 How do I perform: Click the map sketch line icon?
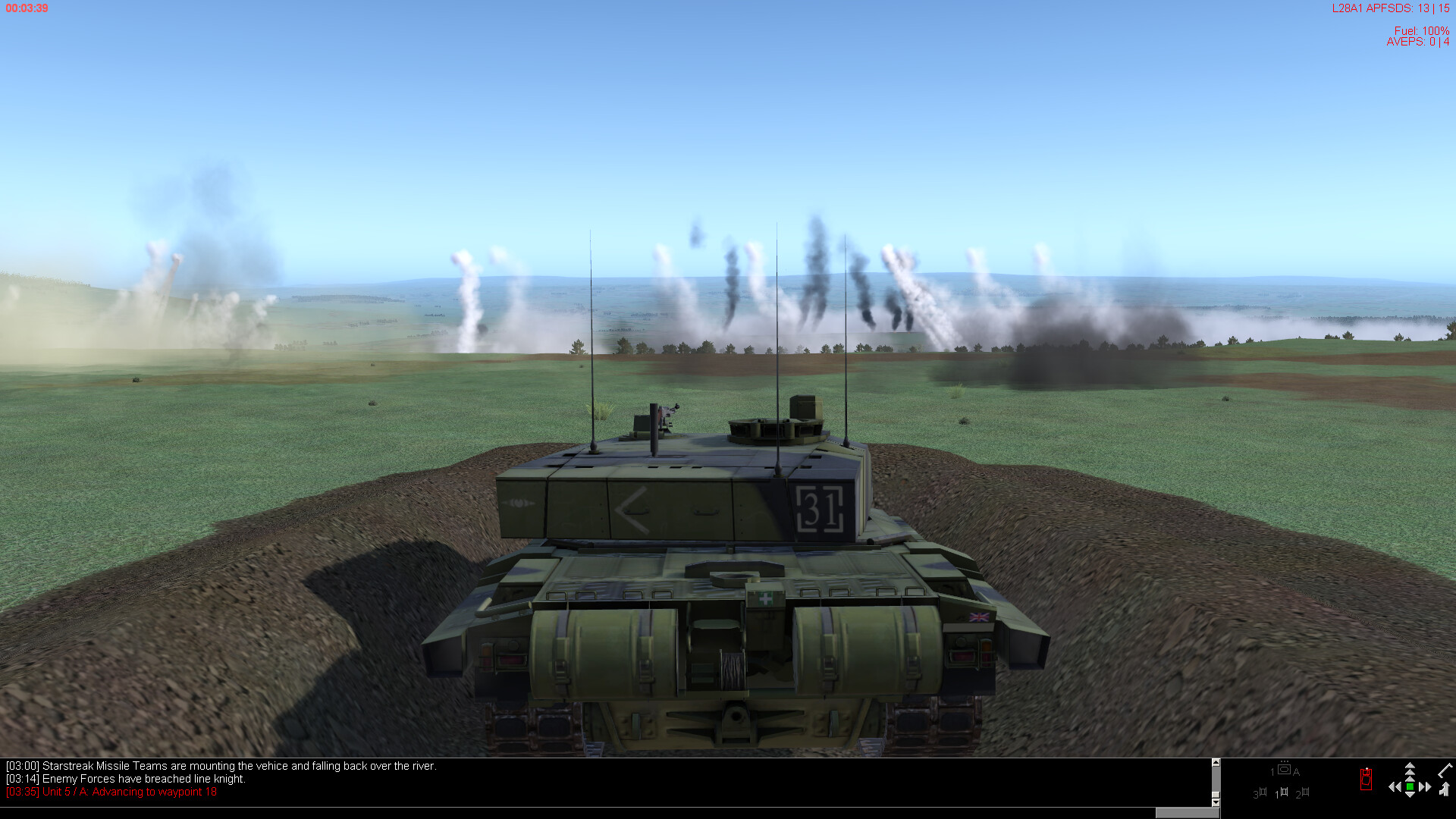pos(1445,772)
